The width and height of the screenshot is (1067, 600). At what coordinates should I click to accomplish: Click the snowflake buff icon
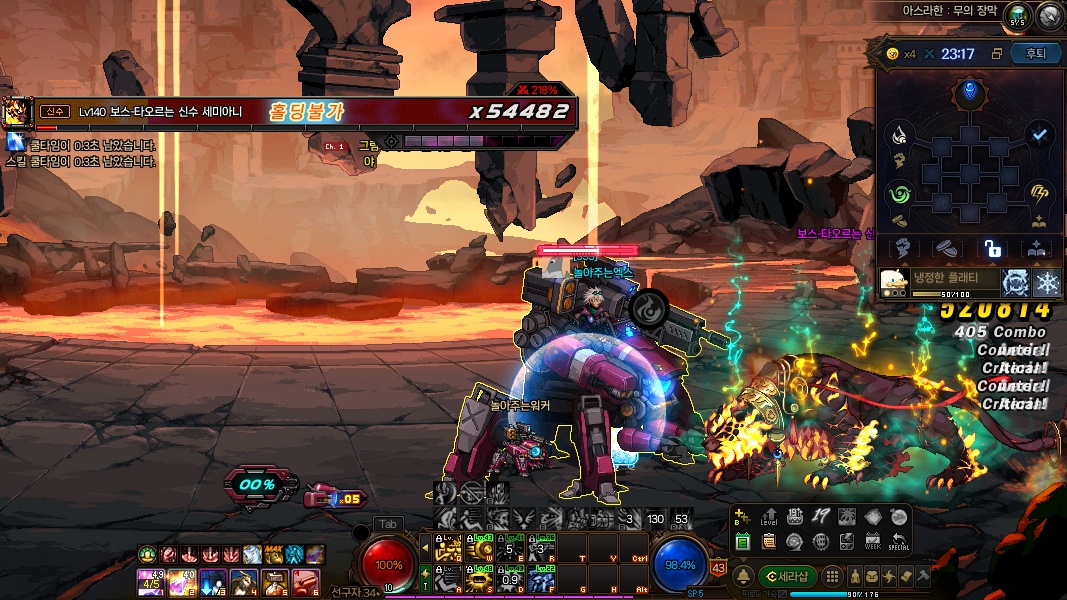click(x=1047, y=282)
